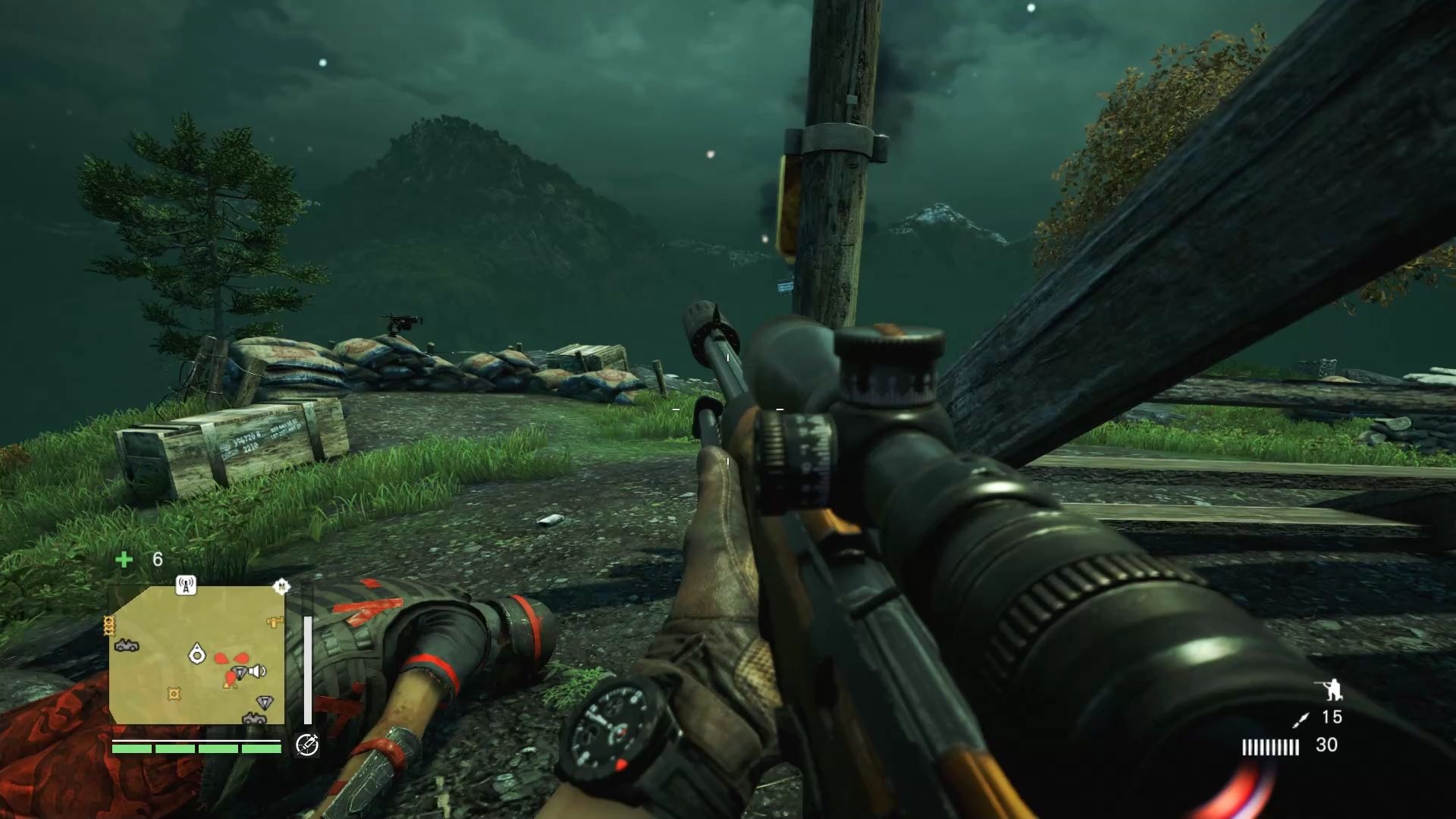
Task: Click the green healing cross icon
Action: [x=124, y=560]
